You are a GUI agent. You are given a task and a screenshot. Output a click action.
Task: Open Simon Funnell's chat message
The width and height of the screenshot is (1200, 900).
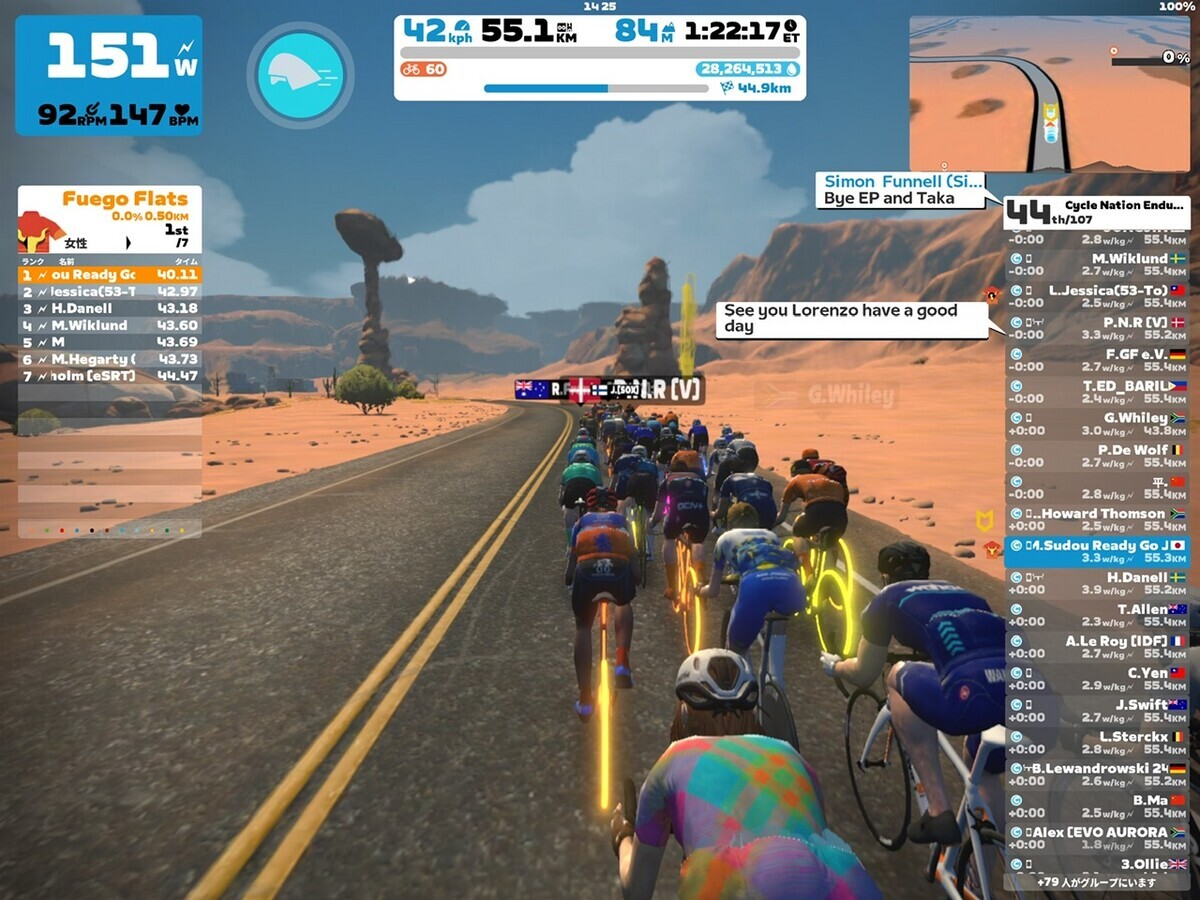click(900, 190)
